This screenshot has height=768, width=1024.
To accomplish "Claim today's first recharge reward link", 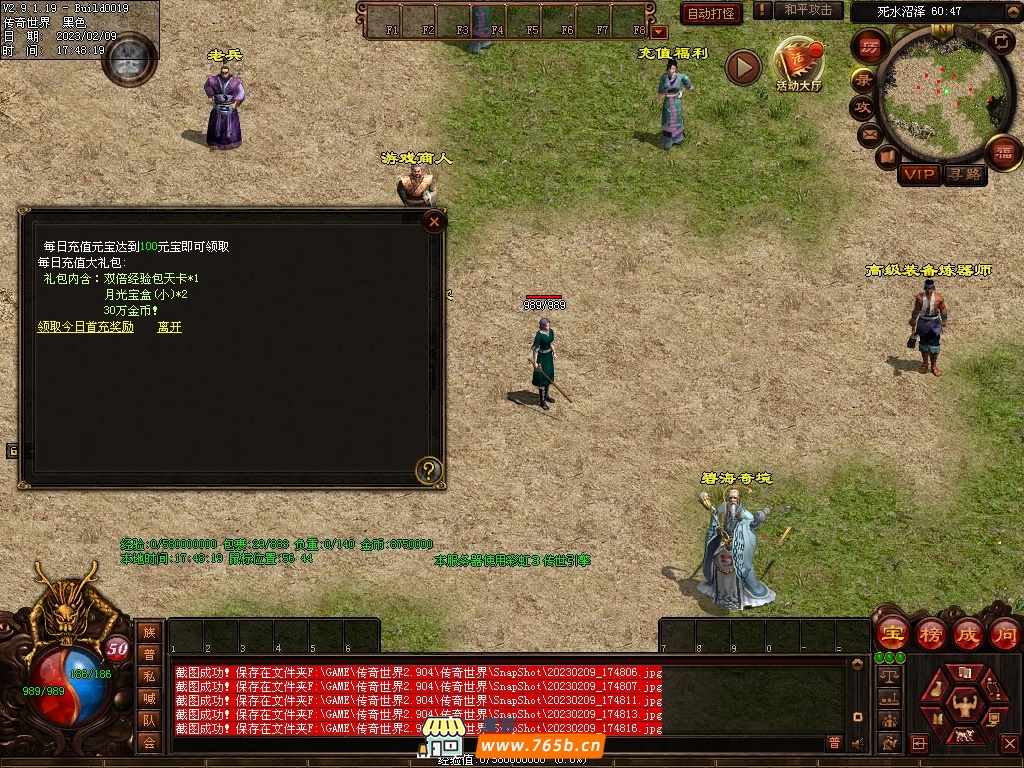I will tap(85, 327).
